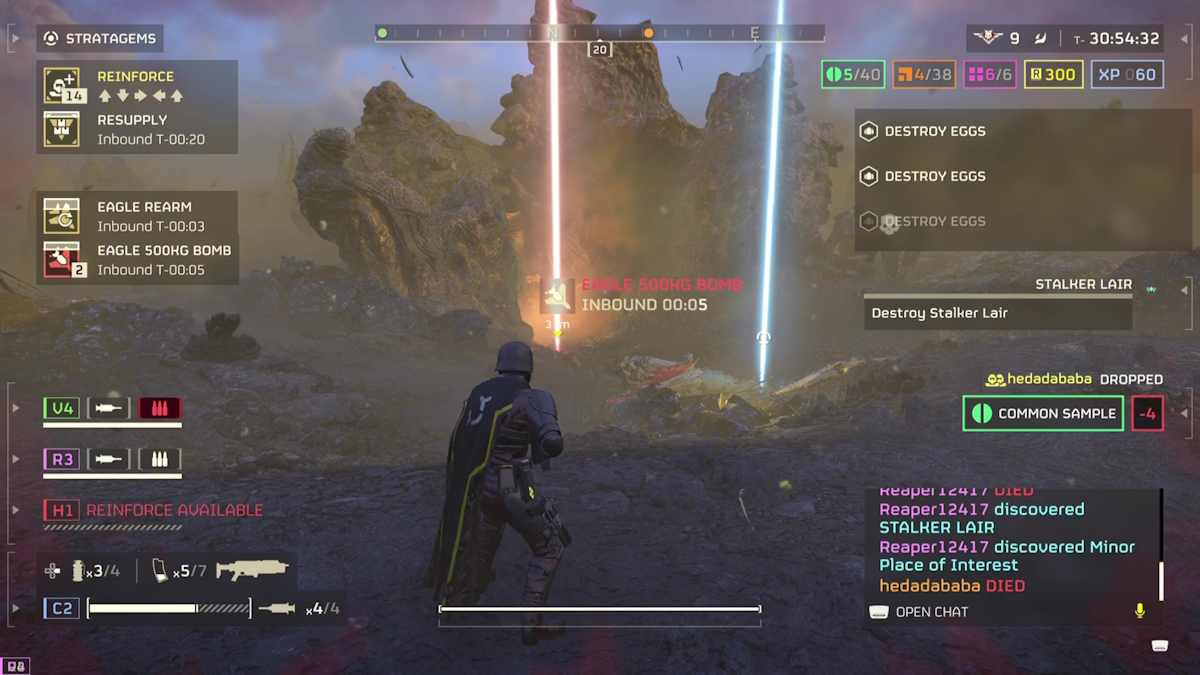Click the first Destroy Eggs objective
Screen dimensions: 1200x675
coord(934,131)
